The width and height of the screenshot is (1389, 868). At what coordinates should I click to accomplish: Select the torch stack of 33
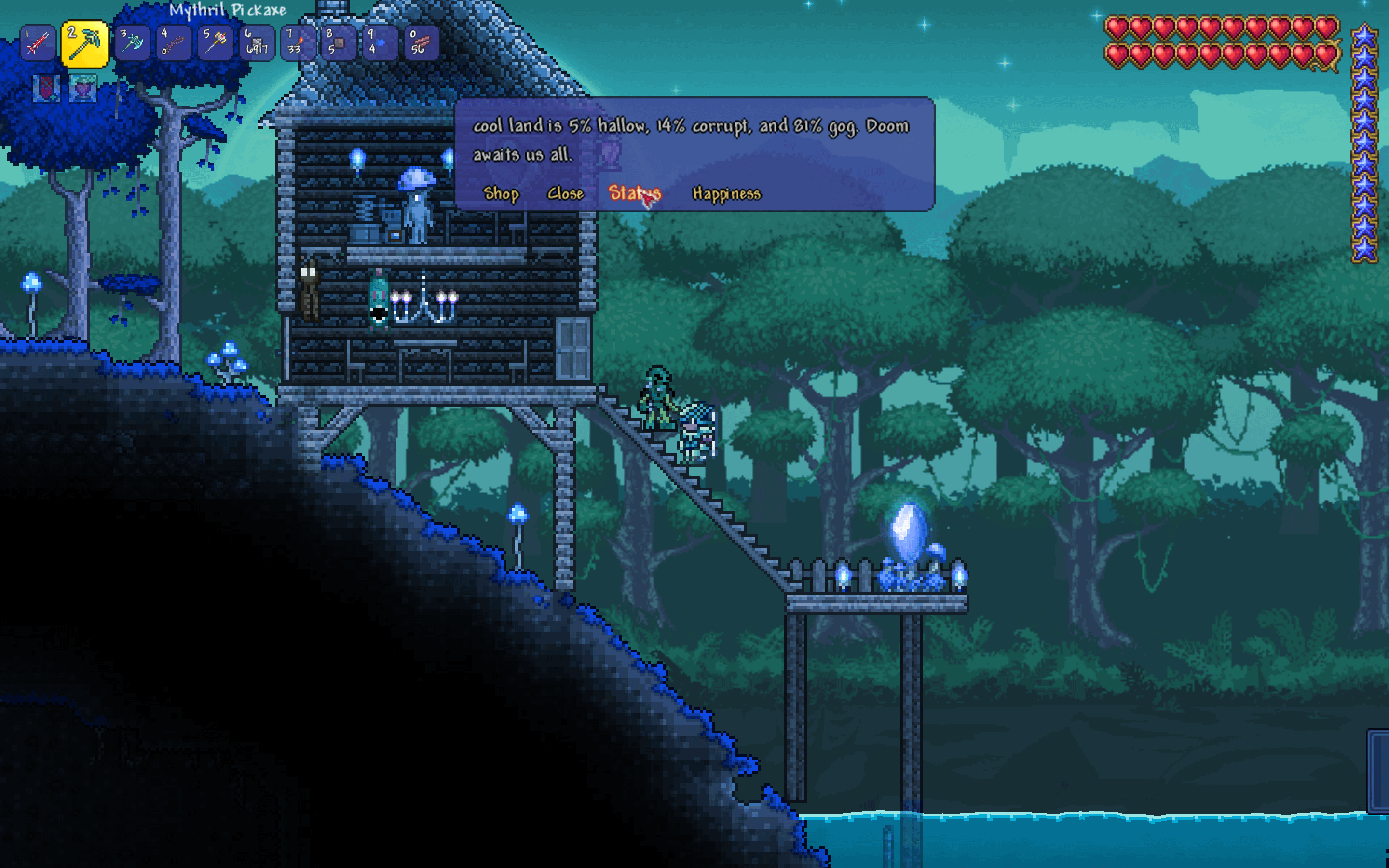[298, 43]
